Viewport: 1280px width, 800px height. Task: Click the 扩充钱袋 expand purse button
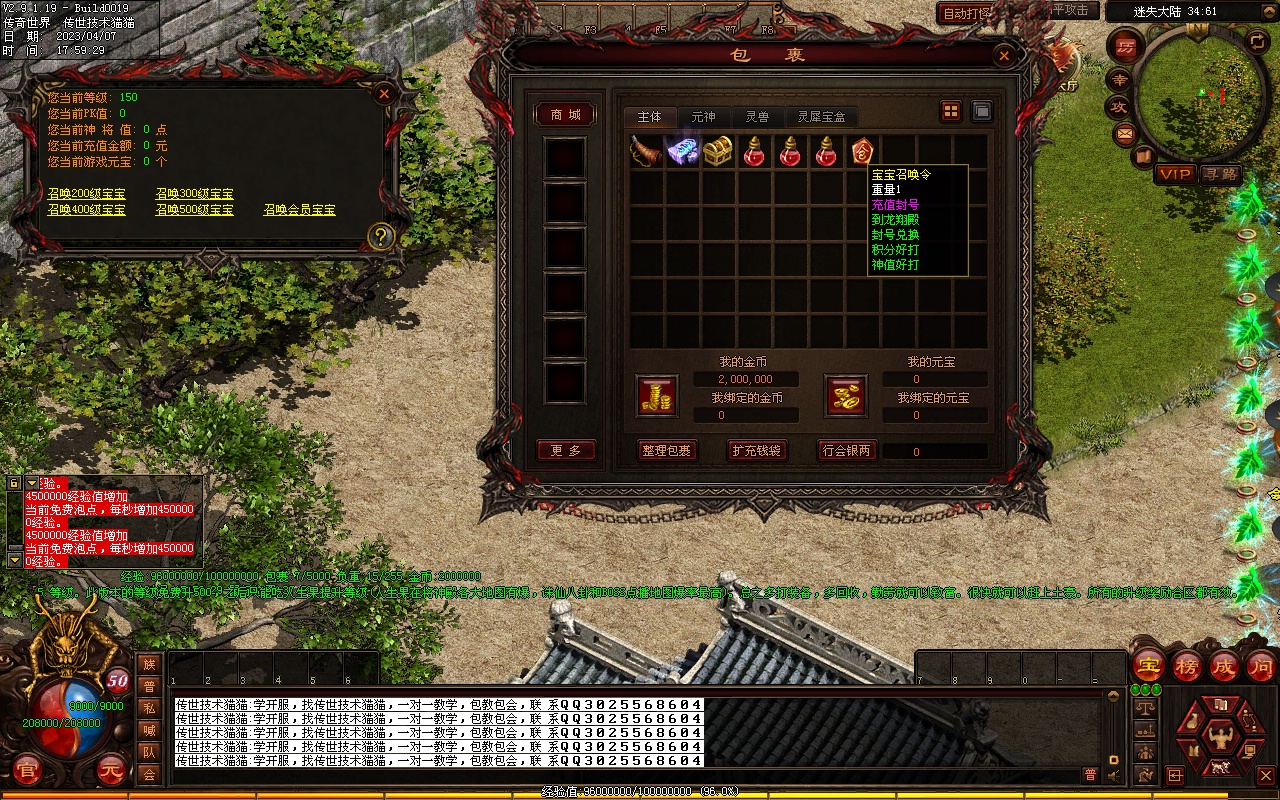pyautogui.click(x=756, y=451)
